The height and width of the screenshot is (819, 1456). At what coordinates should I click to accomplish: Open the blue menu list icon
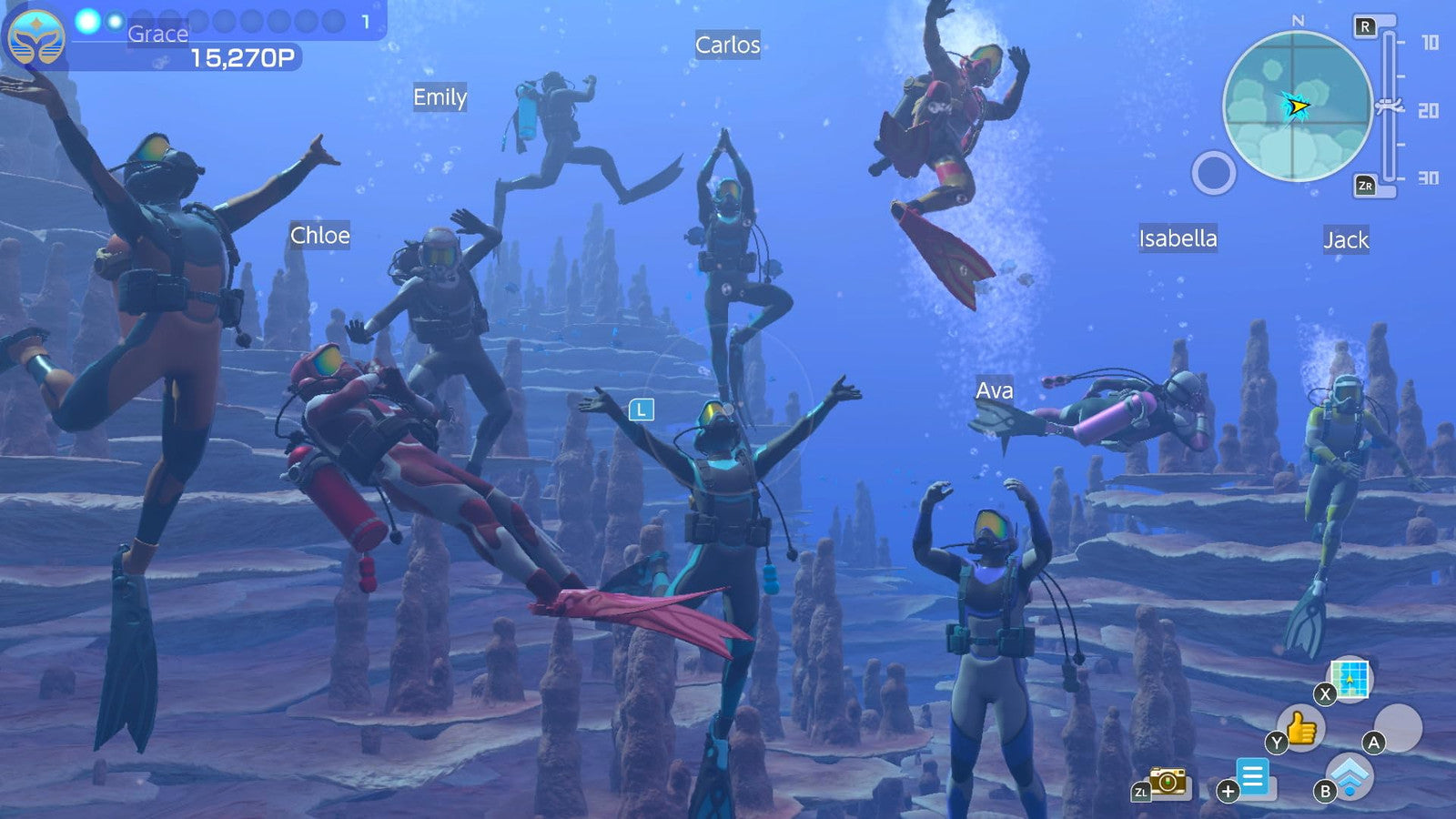point(1253,777)
